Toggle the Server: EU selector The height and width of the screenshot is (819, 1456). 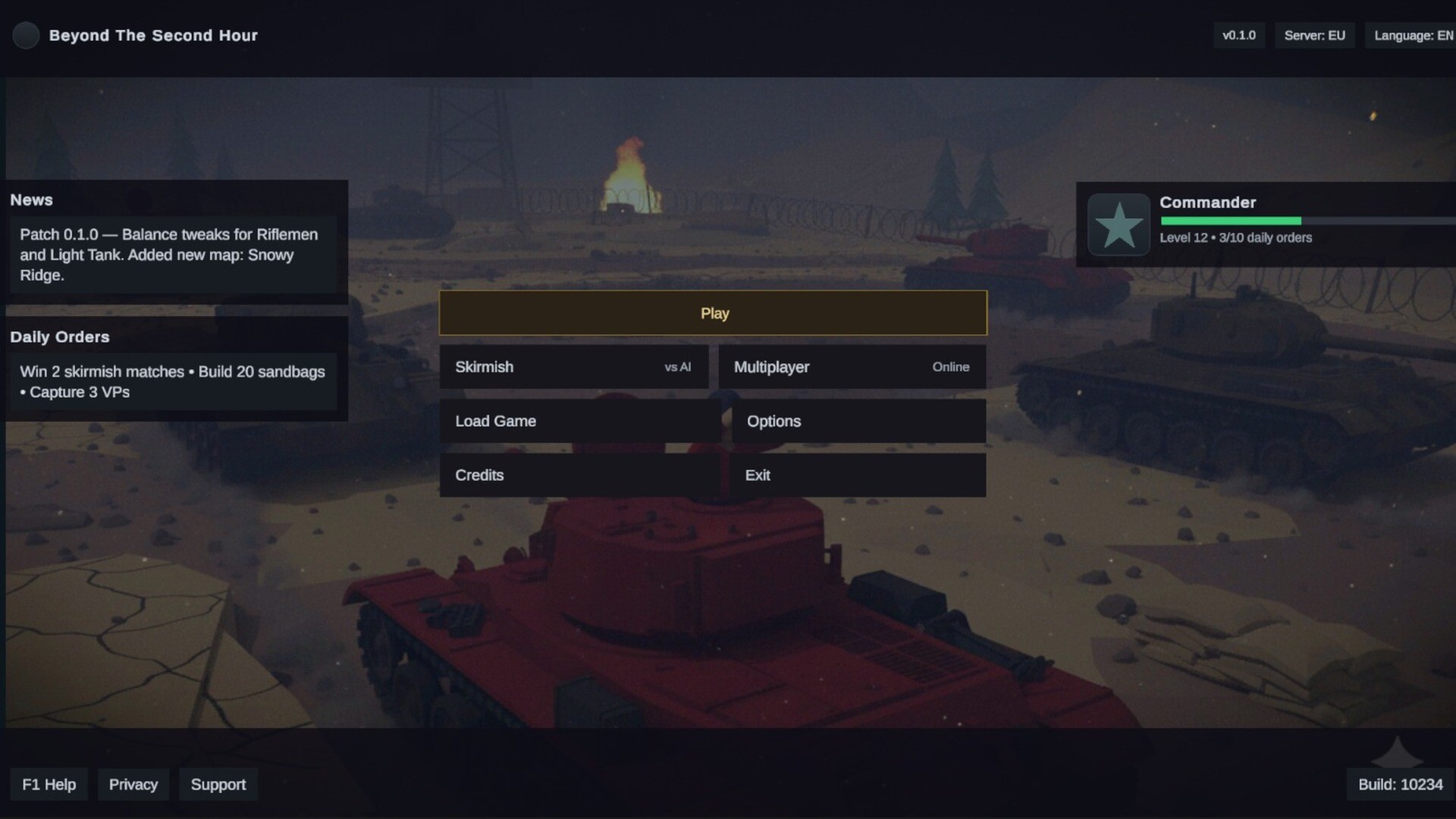[1314, 35]
